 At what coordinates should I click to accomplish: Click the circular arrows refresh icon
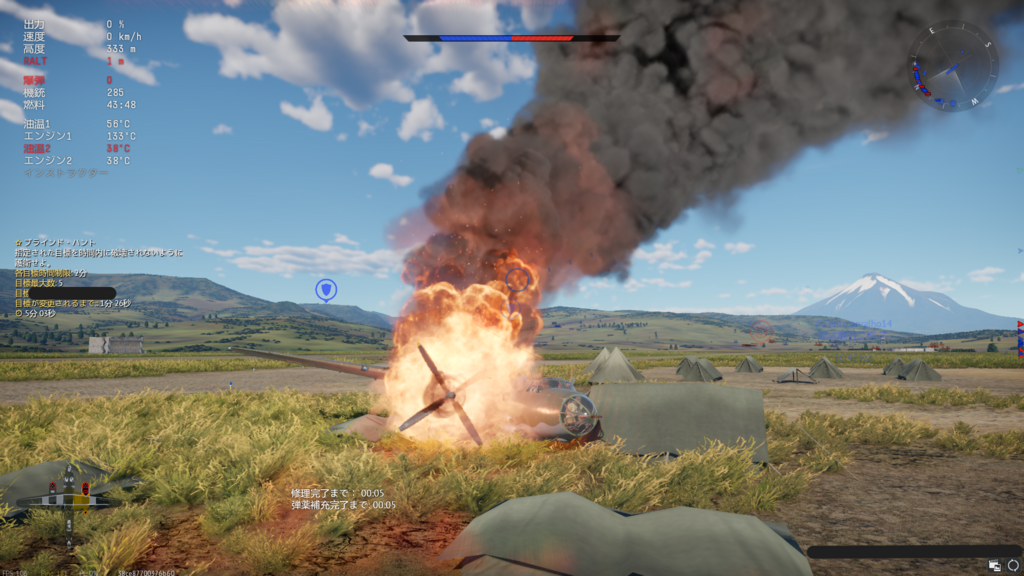pyautogui.click(x=1012, y=566)
